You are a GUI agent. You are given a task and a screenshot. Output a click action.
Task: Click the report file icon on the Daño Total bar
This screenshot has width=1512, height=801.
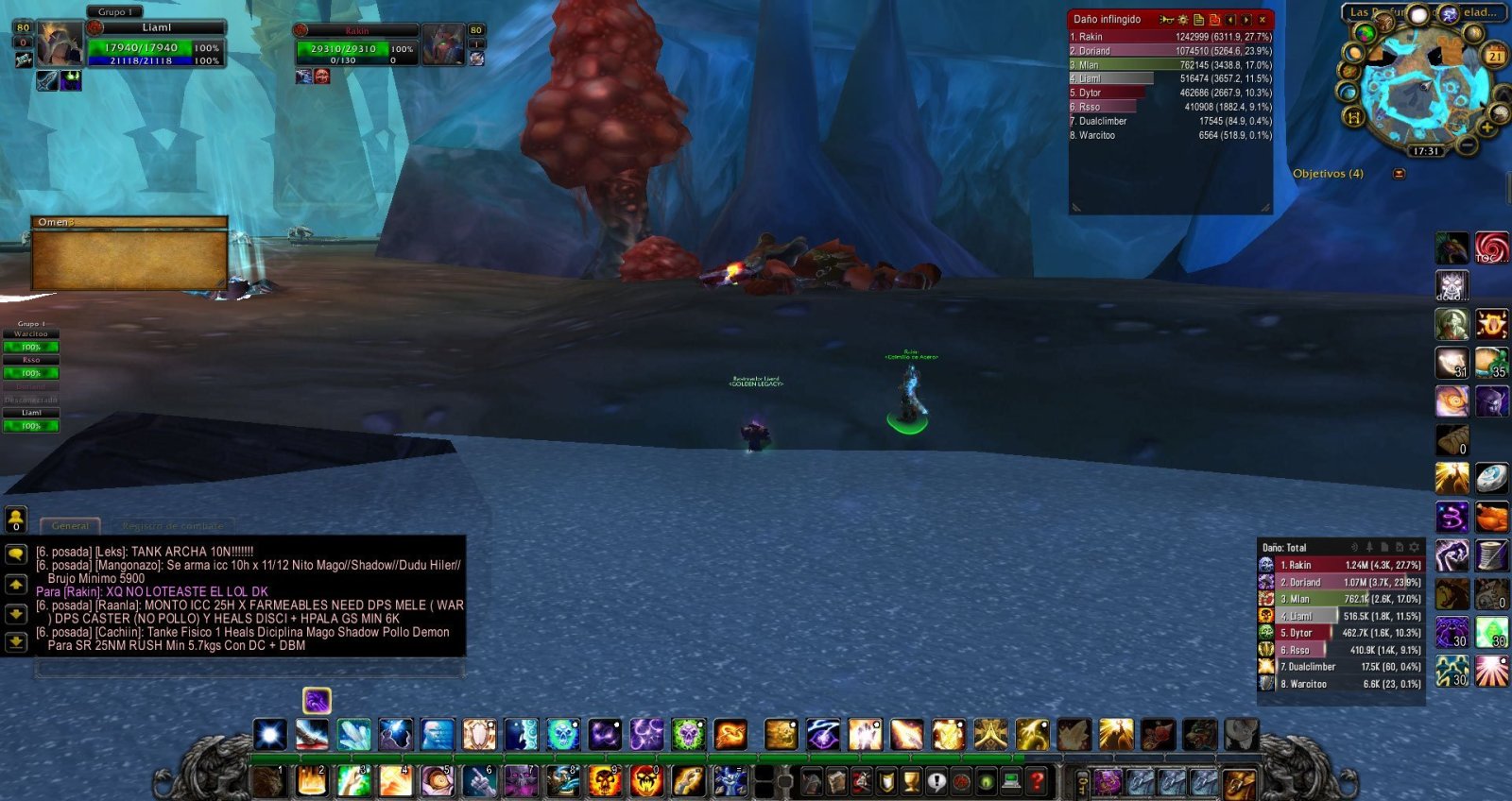point(1384,547)
